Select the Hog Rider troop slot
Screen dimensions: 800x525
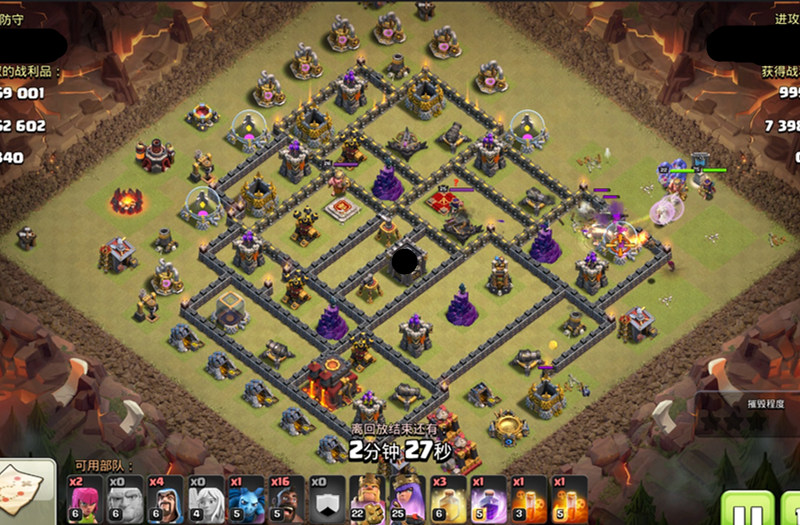284,497
